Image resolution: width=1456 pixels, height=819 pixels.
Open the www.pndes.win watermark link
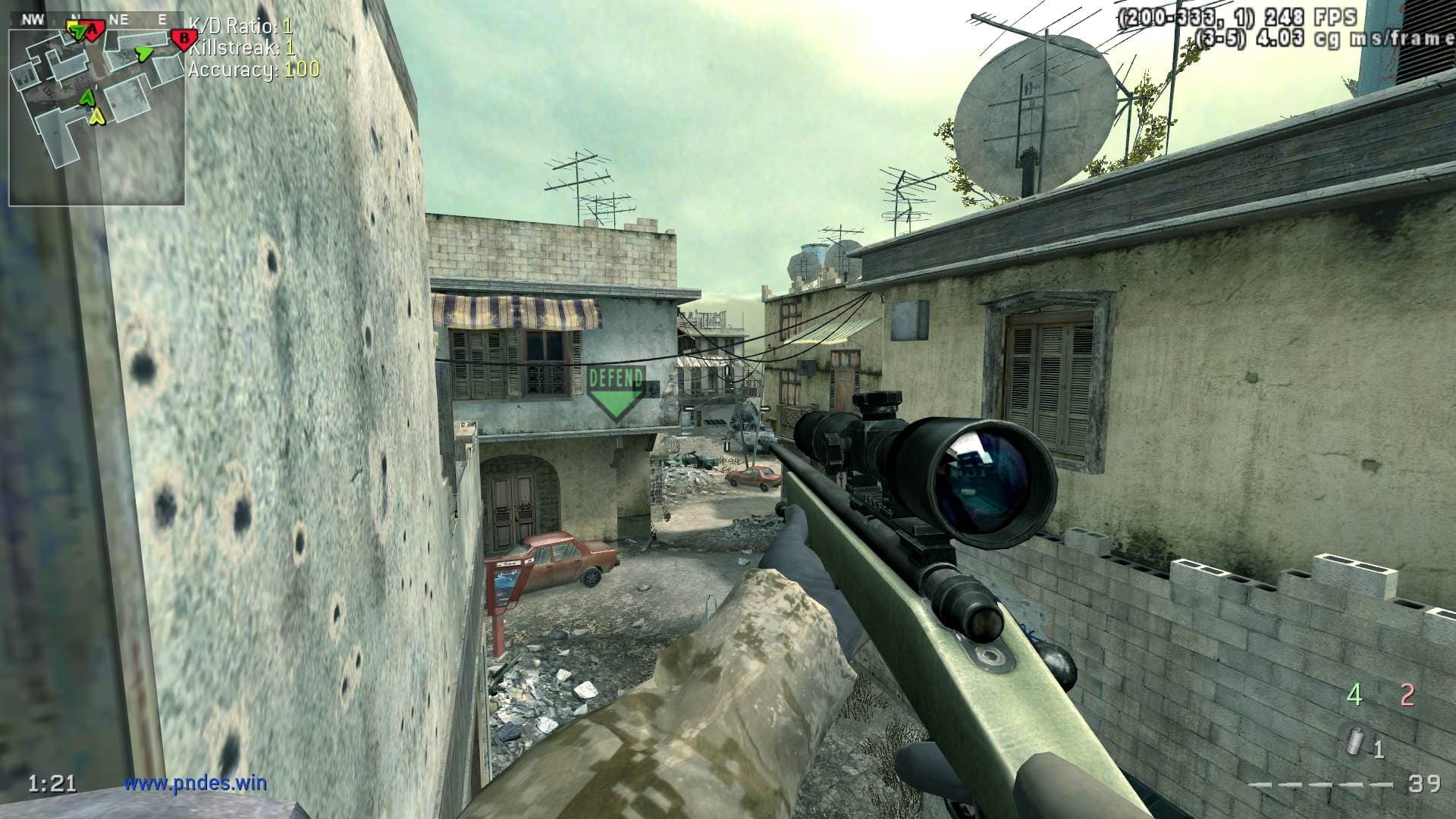tap(196, 782)
